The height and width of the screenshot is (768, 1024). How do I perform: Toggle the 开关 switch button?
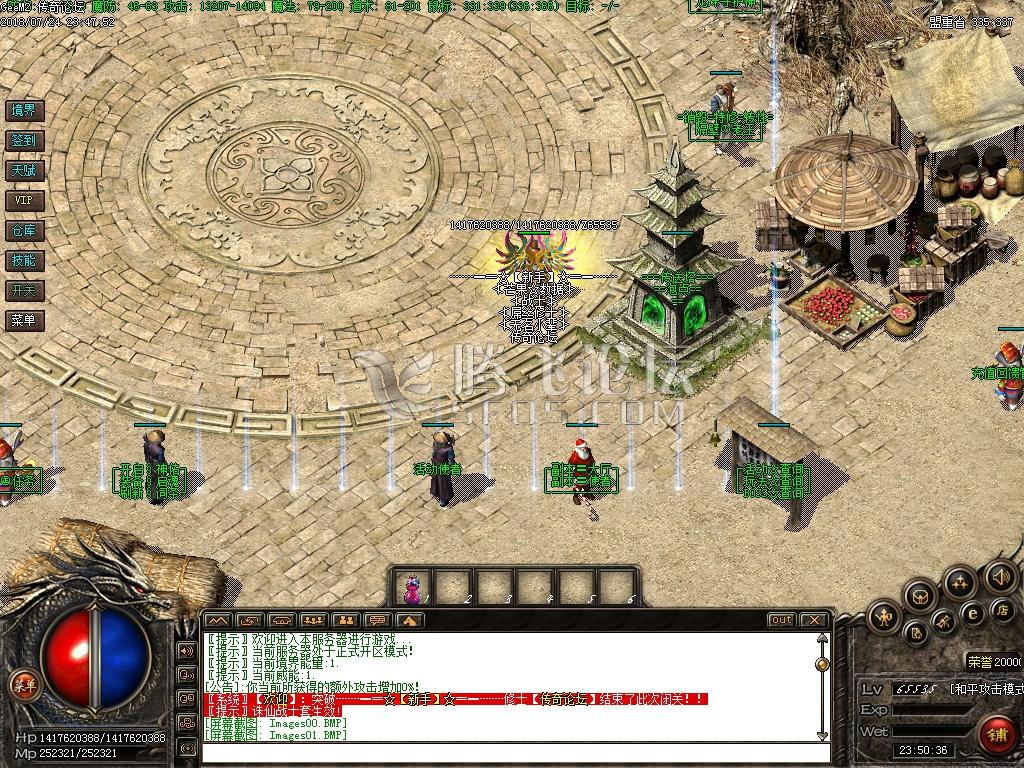point(23,291)
